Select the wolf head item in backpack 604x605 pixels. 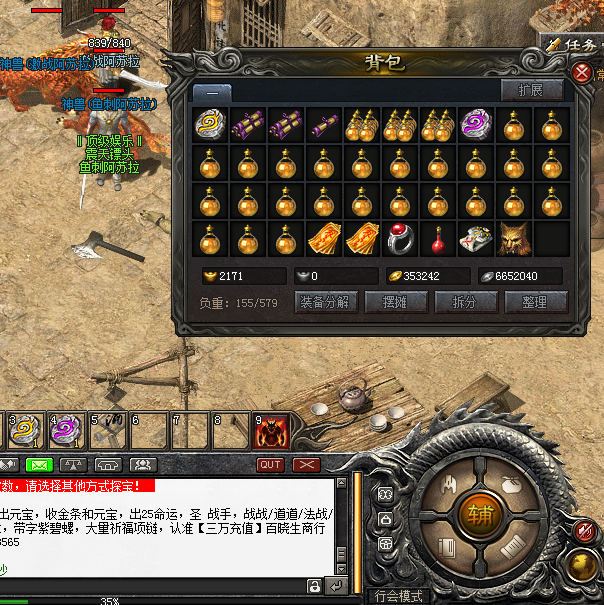(513, 239)
